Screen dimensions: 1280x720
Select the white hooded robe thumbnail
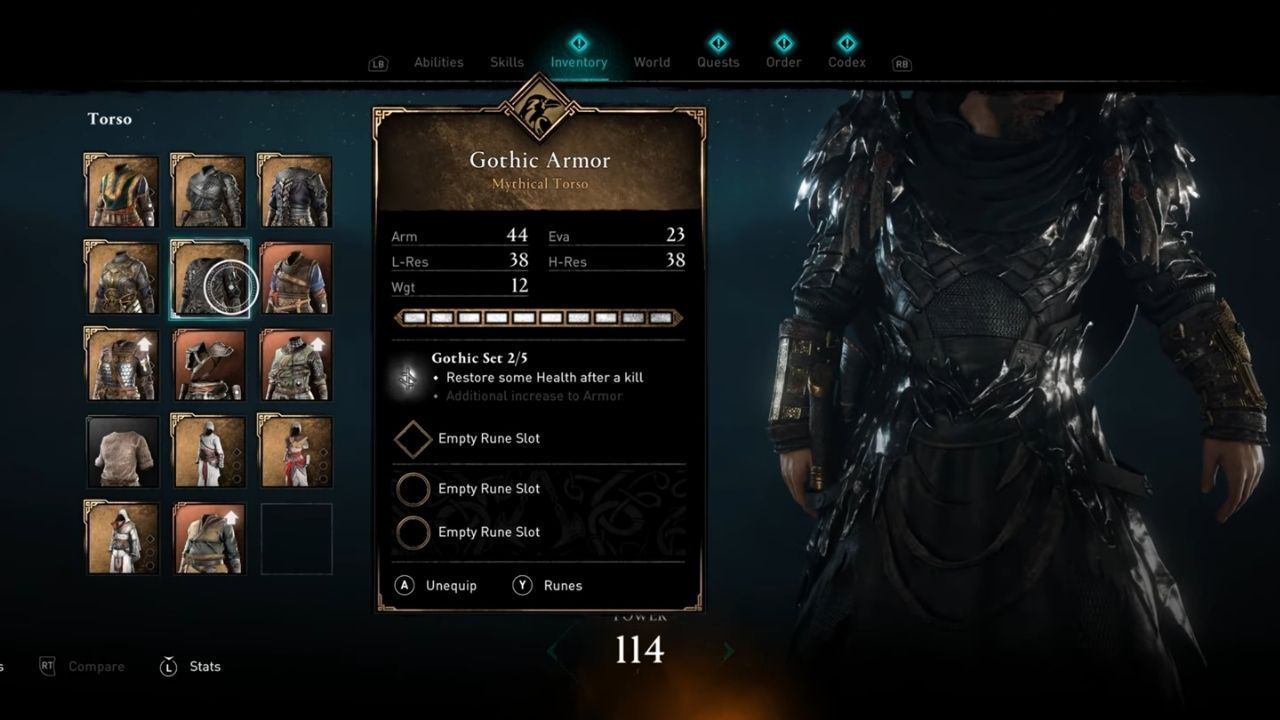point(208,451)
